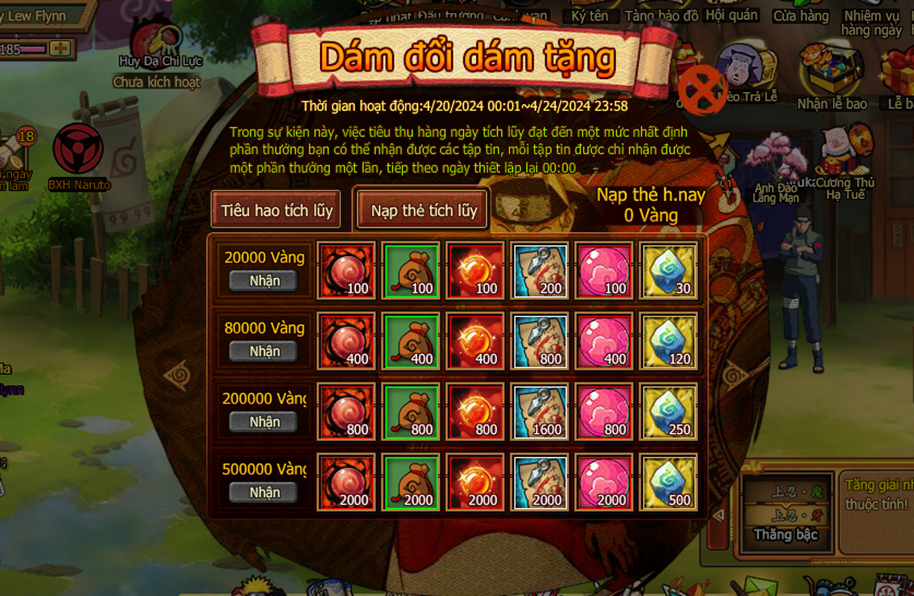Claim the 20000 Vàng reward with Nhận

(x=264, y=281)
